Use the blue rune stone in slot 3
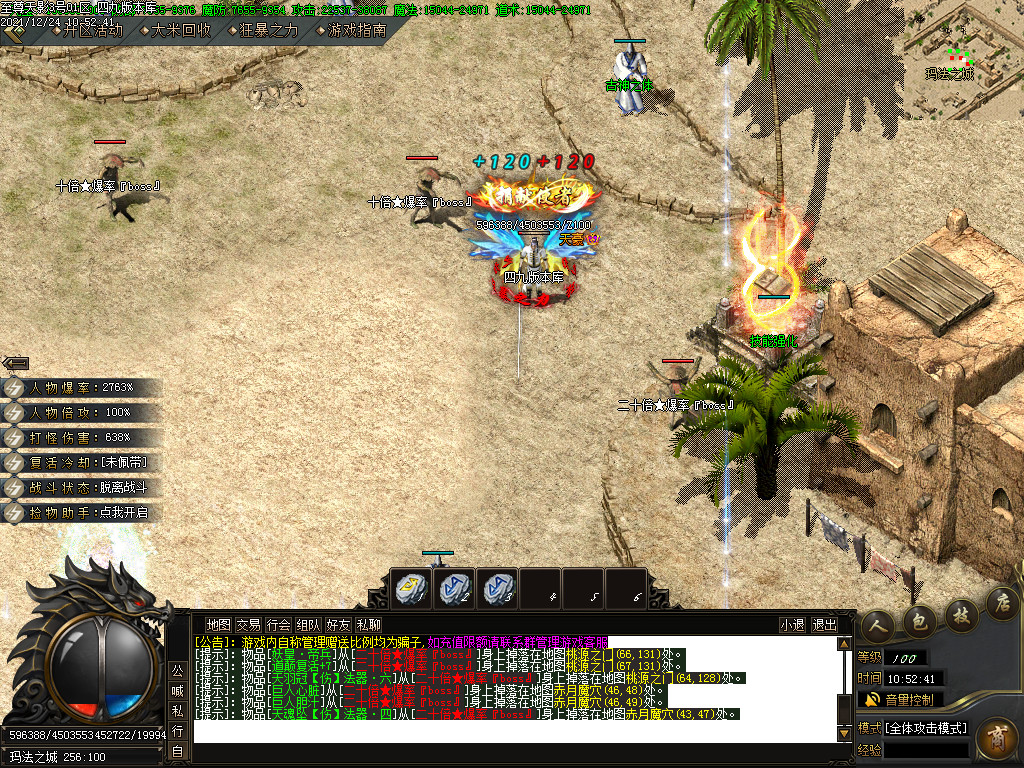Image resolution: width=1024 pixels, height=768 pixels. [497, 588]
